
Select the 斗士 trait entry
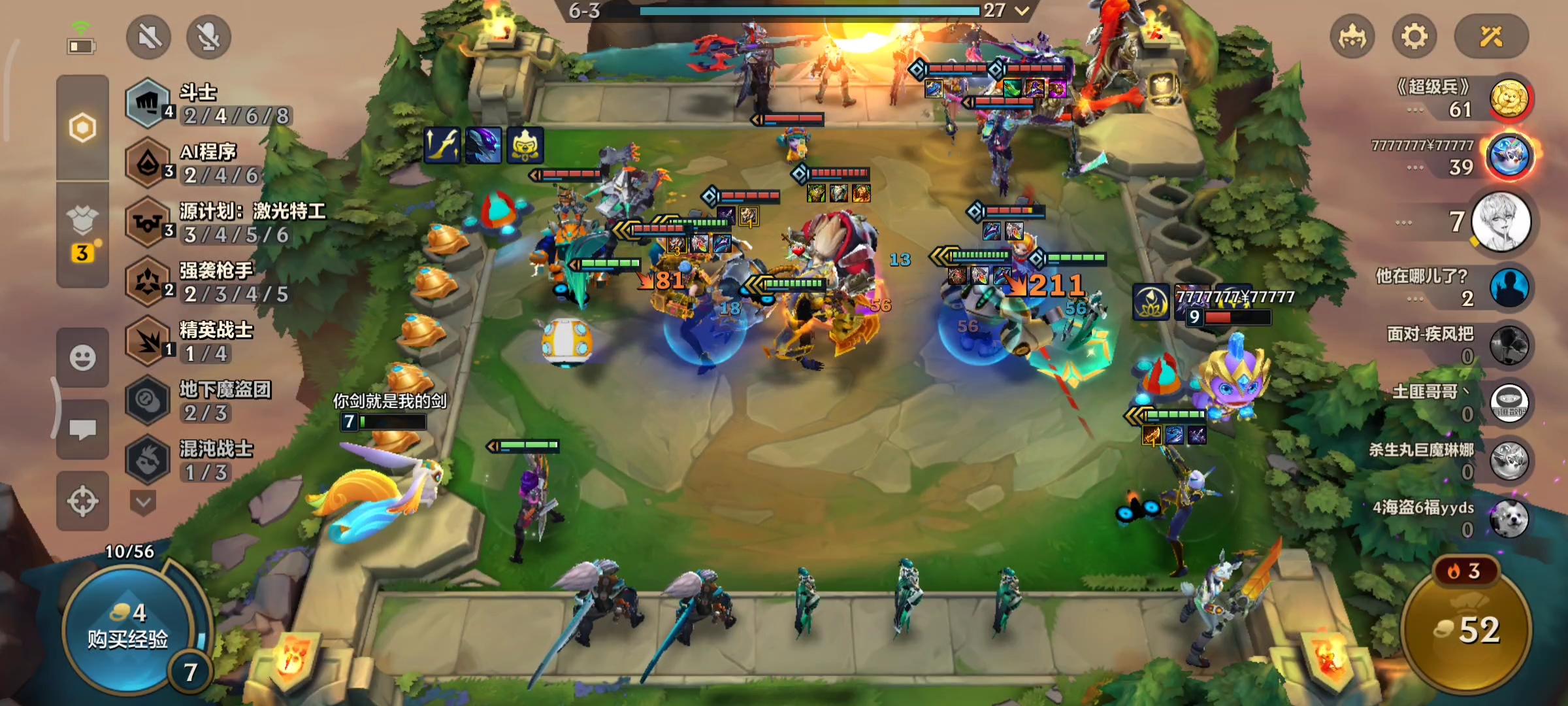pos(209,103)
